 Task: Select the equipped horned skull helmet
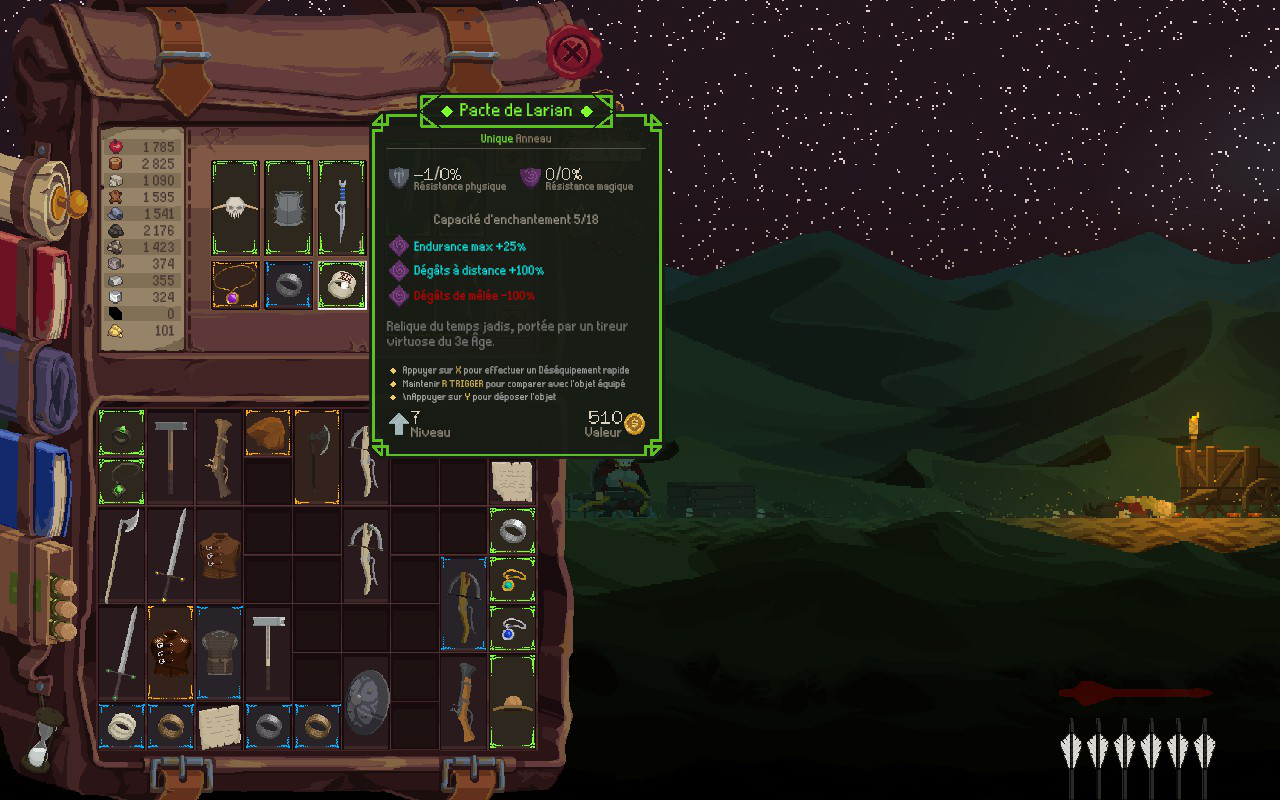[236, 207]
